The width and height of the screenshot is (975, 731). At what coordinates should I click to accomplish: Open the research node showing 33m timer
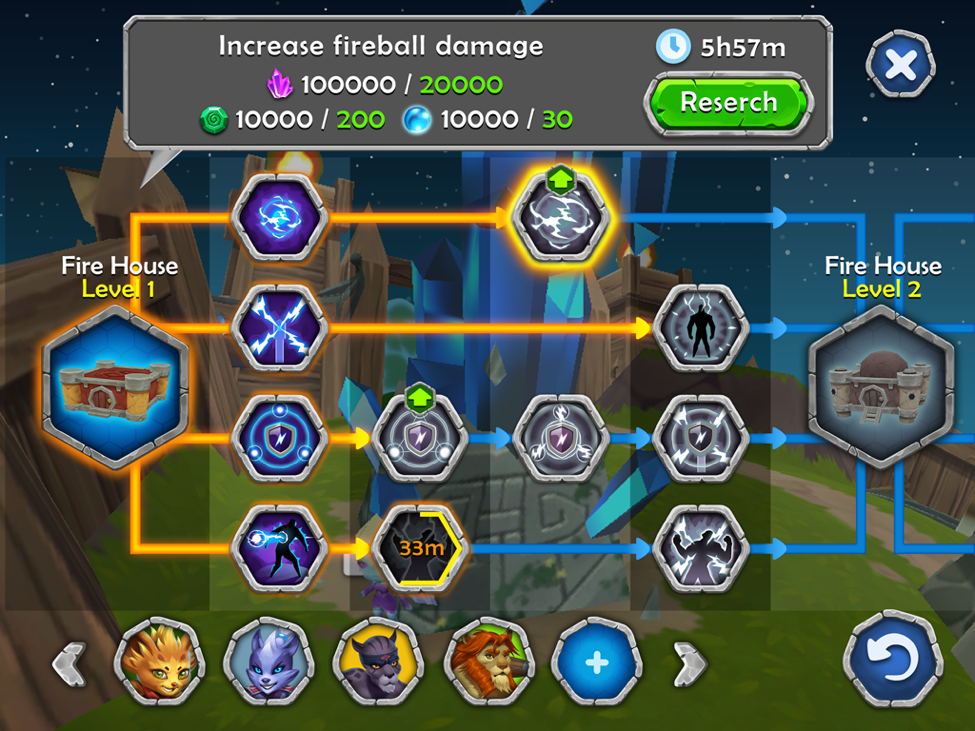[419, 548]
